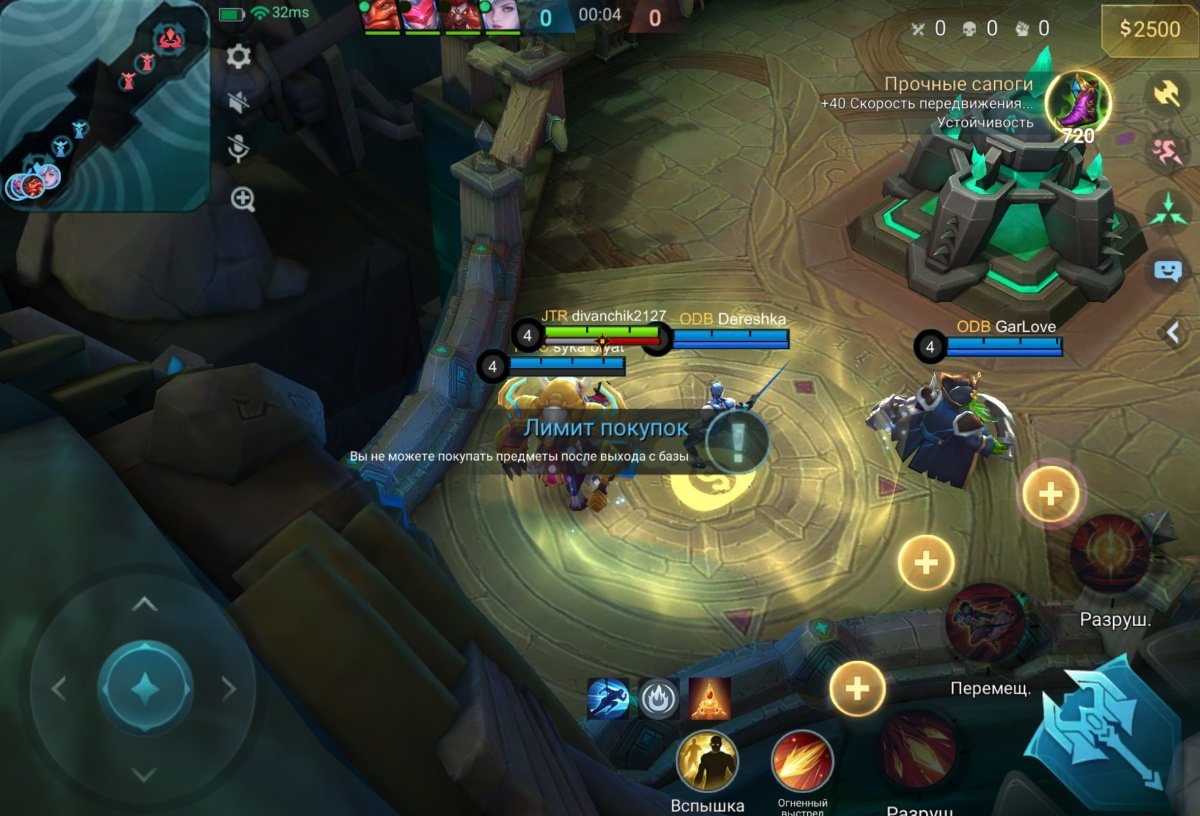The width and height of the screenshot is (1200, 816).
Task: Toggle the muted microphone icon
Action: 238,149
